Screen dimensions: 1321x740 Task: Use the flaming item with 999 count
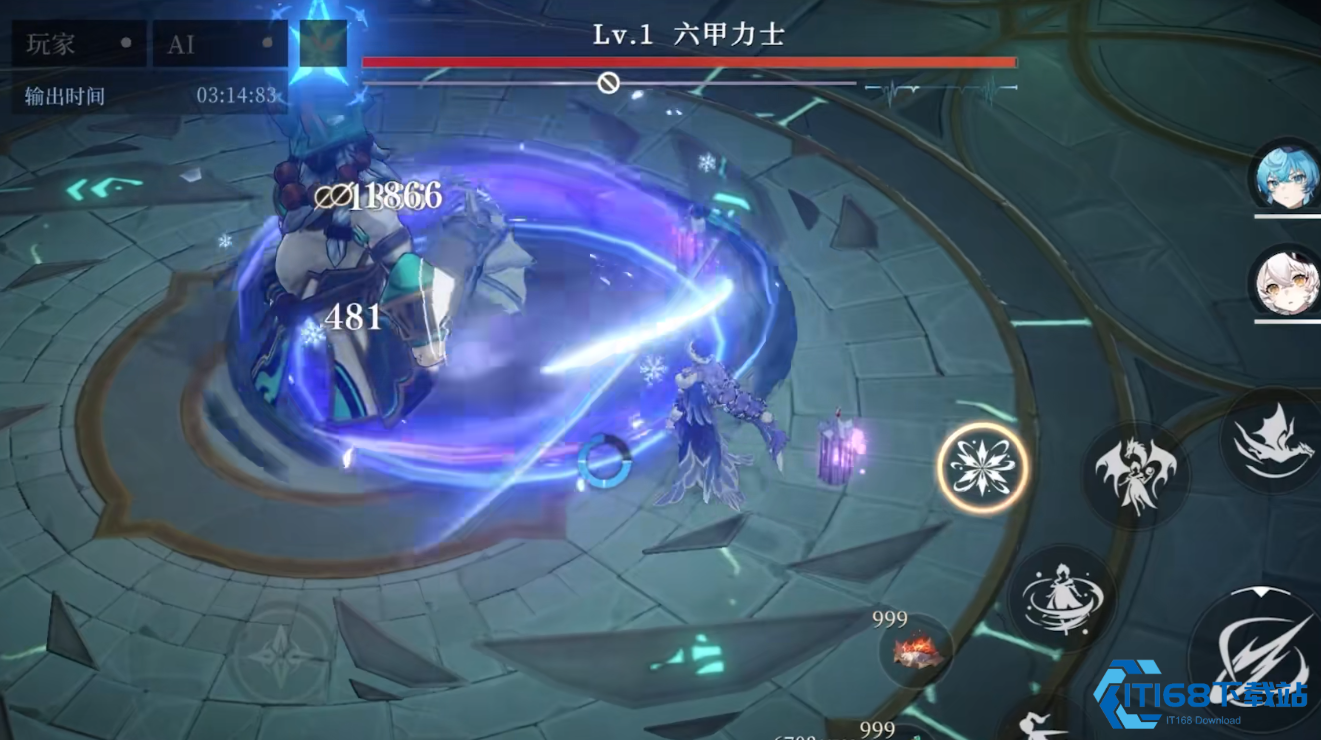point(915,651)
